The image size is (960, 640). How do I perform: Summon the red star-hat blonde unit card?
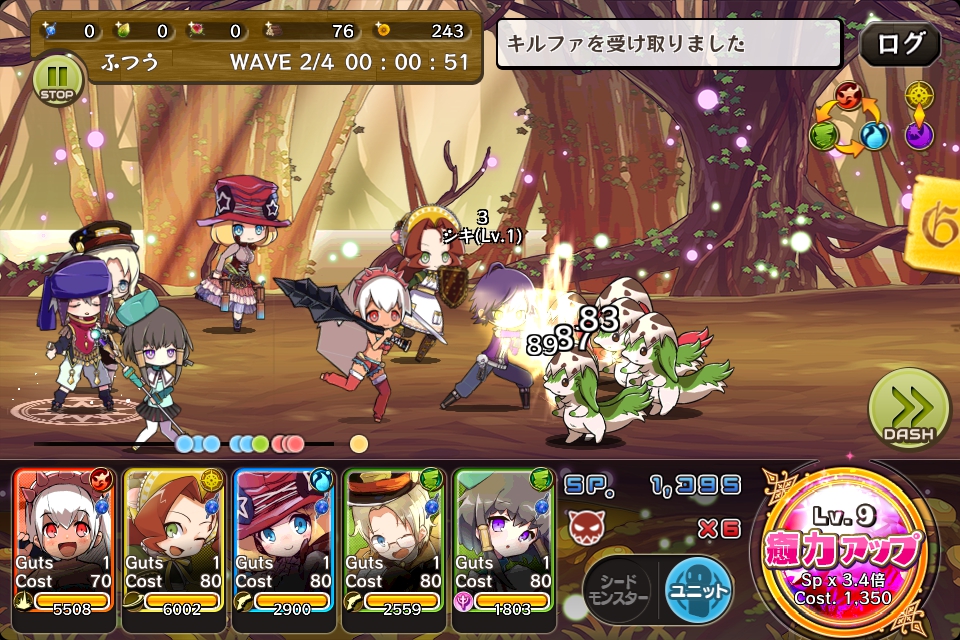tap(283, 540)
